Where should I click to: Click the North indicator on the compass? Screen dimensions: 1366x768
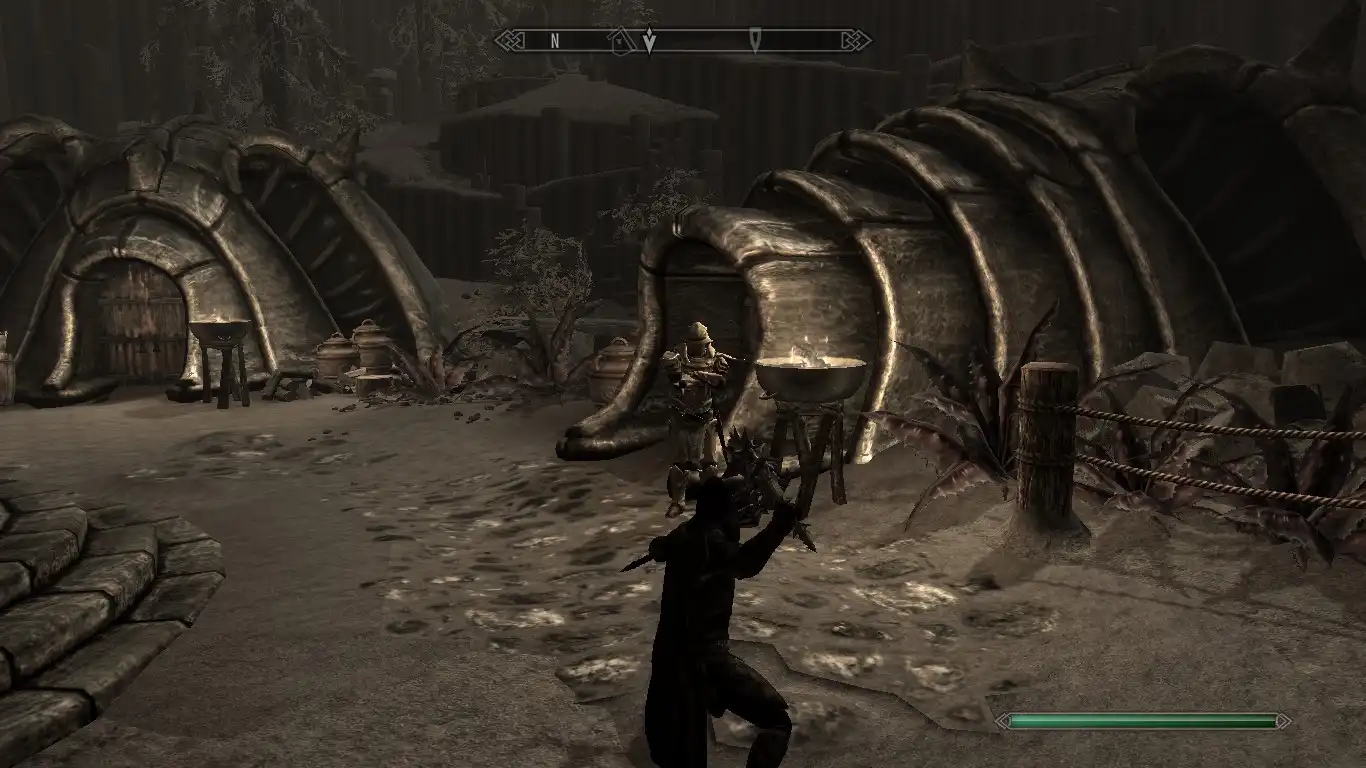click(x=555, y=41)
